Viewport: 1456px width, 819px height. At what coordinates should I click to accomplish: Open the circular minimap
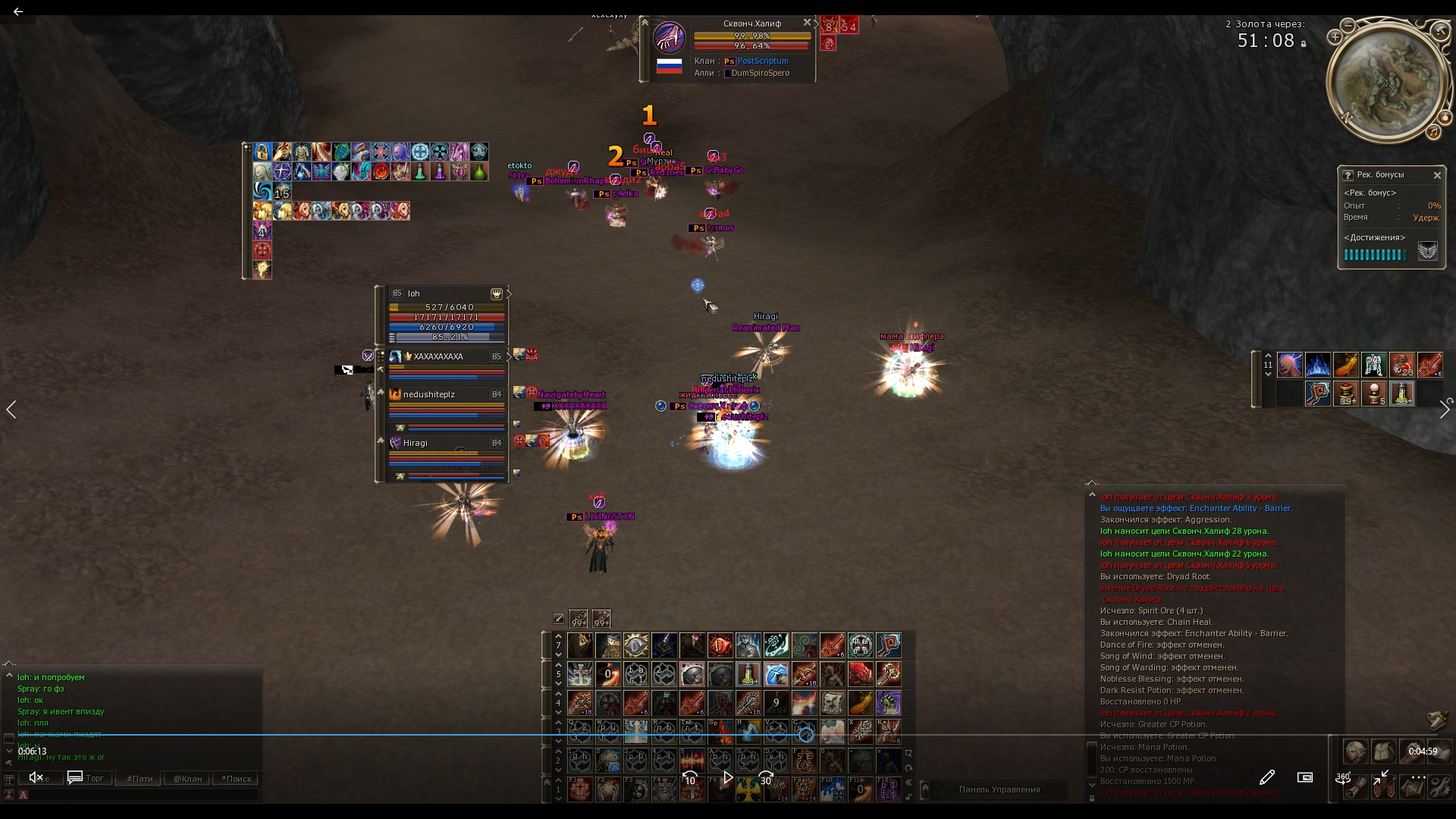(1387, 83)
